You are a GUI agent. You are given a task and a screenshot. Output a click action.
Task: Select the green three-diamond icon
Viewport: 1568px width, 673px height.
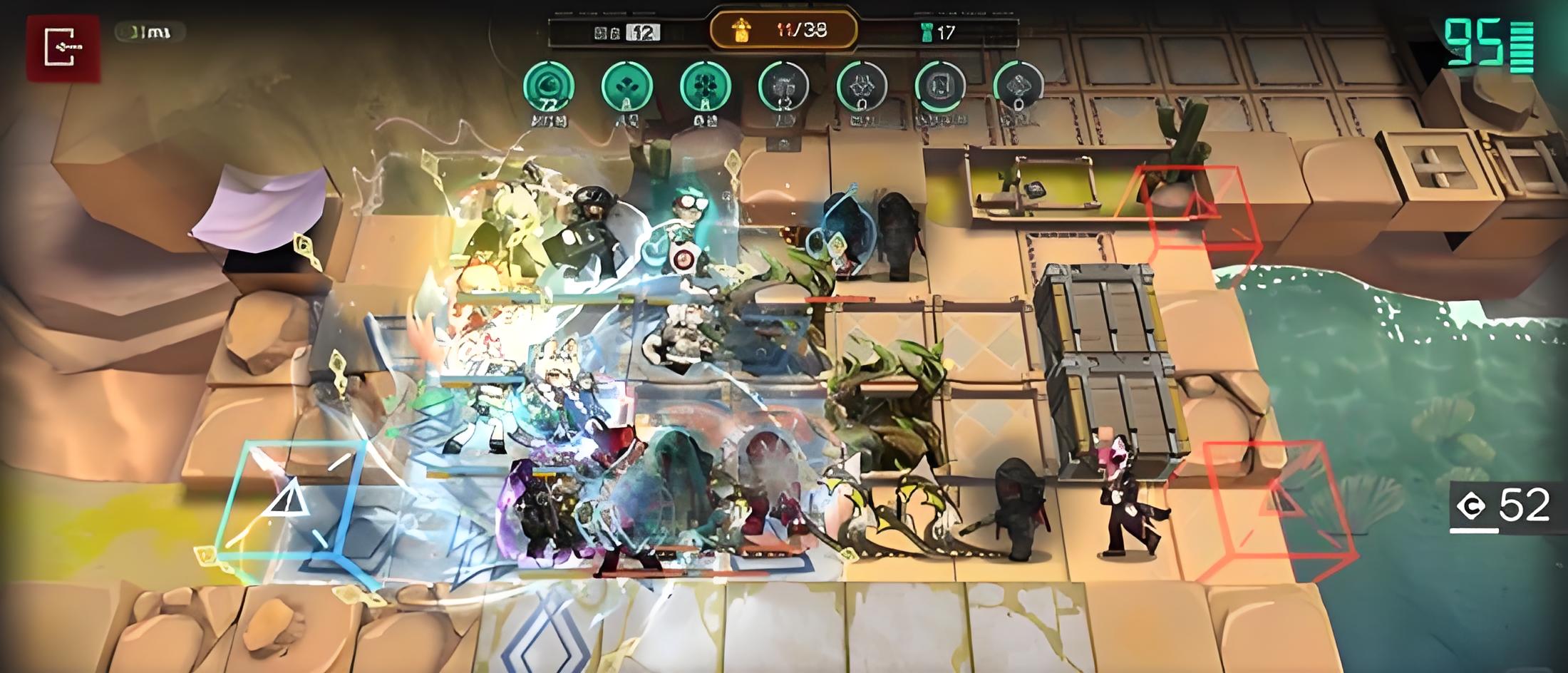coord(626,87)
